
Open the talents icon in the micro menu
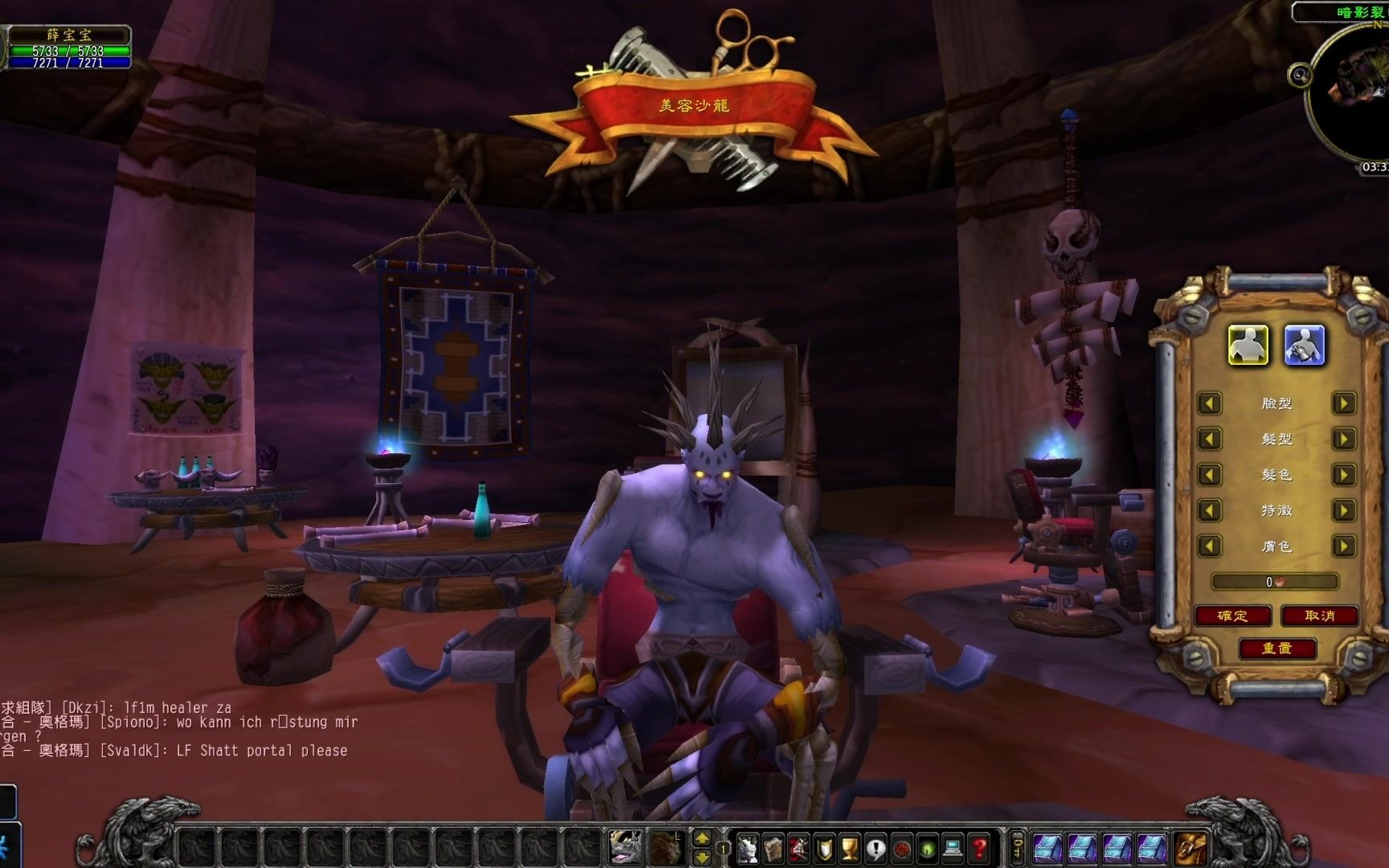800,848
